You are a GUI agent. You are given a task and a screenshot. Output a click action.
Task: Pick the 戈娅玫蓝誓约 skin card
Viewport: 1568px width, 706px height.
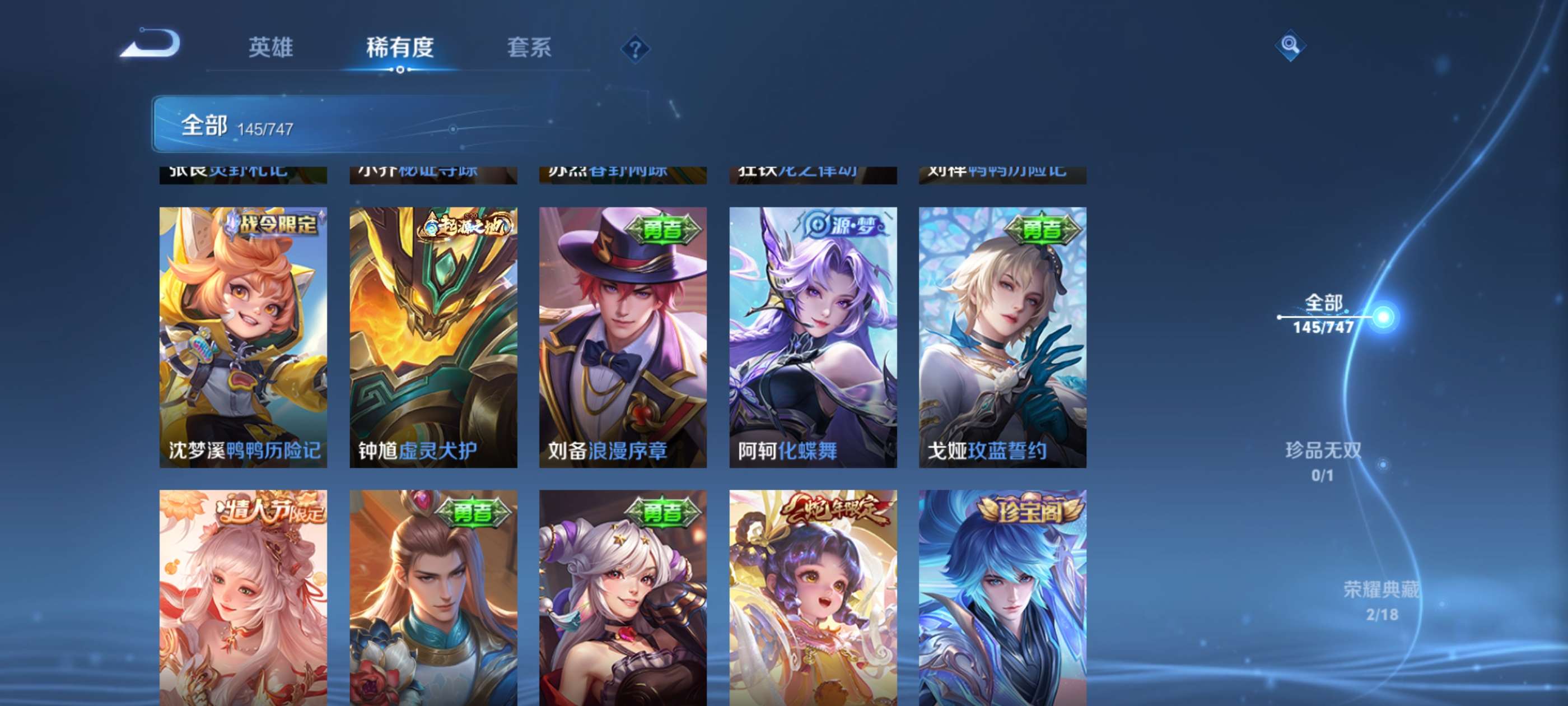pyautogui.click(x=1002, y=337)
